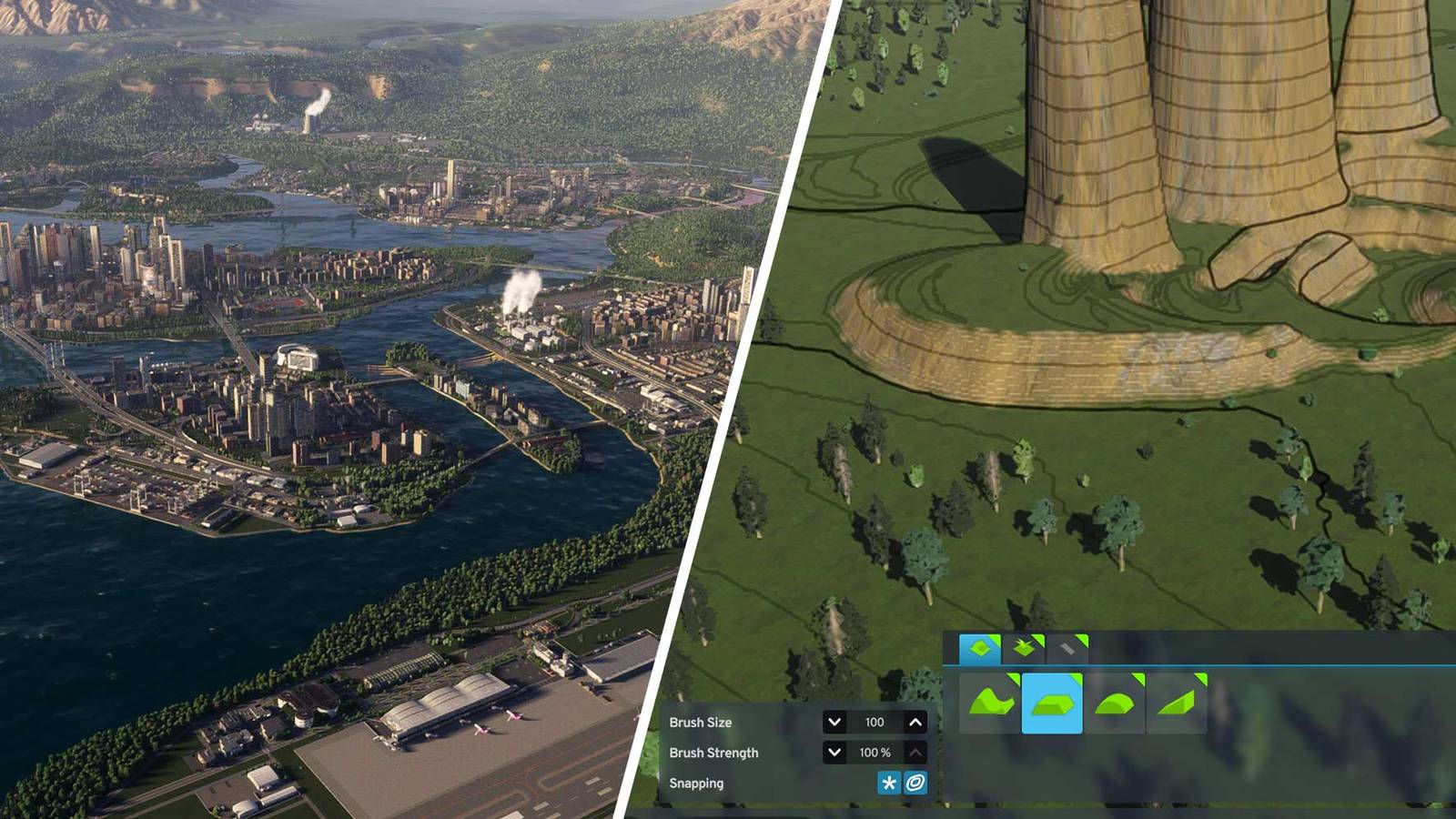
Task: Decrease the Brush Size value
Action: point(834,723)
